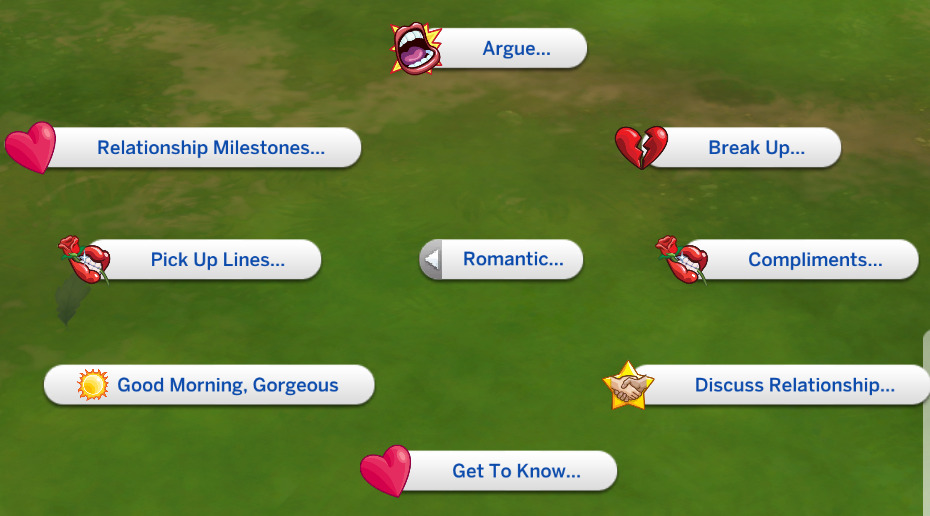Open Pick Up Lines submenu

click(217, 260)
